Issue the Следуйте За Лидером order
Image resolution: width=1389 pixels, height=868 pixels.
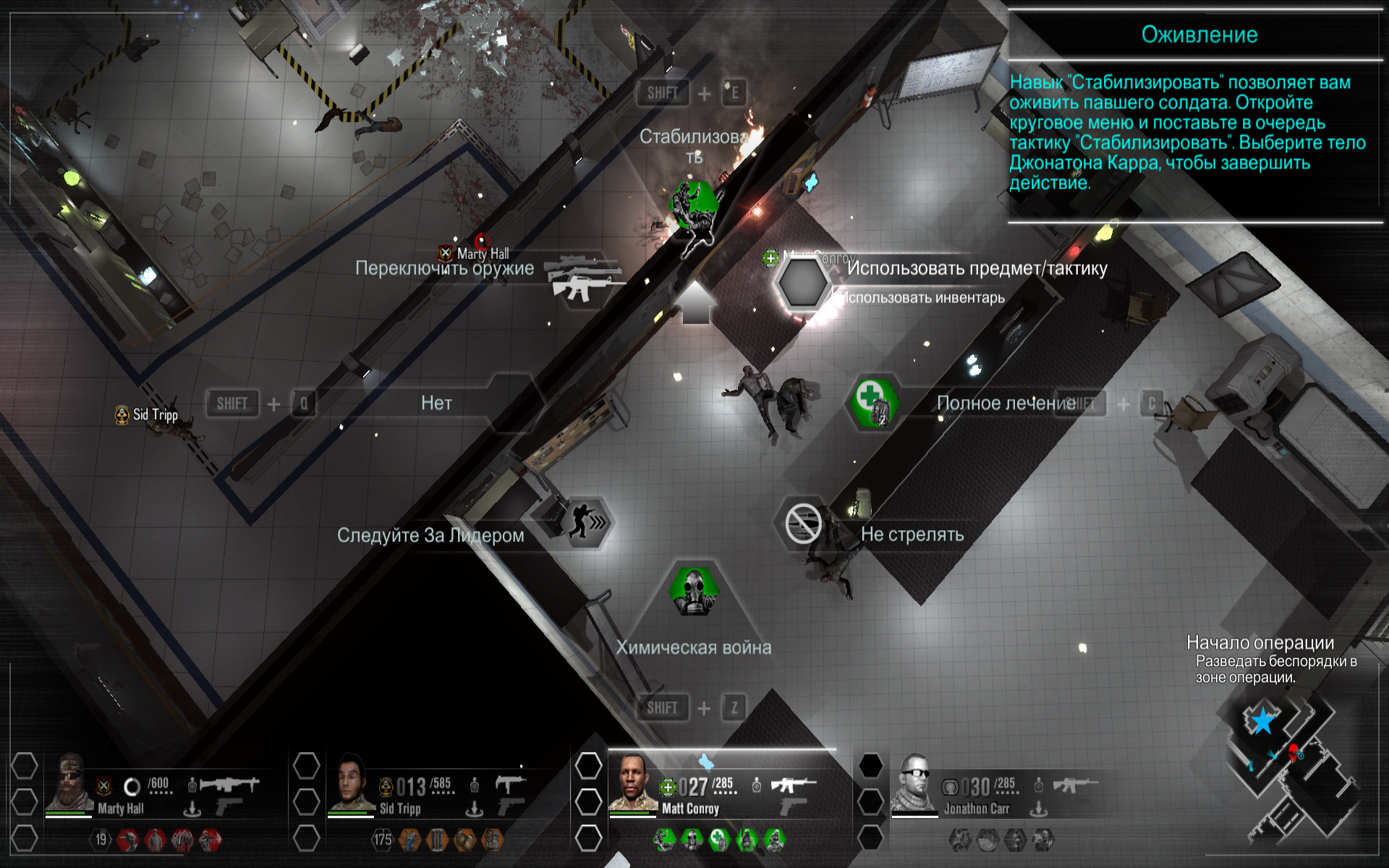(x=586, y=522)
